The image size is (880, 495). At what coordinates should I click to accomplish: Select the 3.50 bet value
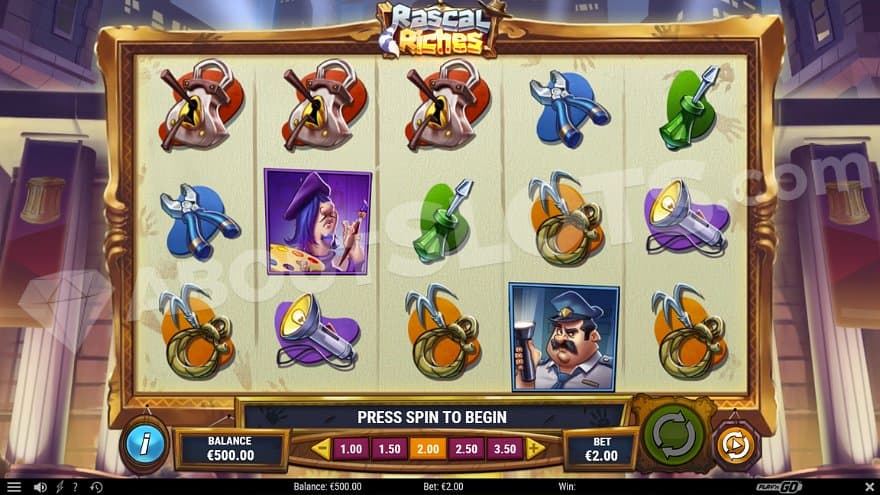pos(506,449)
